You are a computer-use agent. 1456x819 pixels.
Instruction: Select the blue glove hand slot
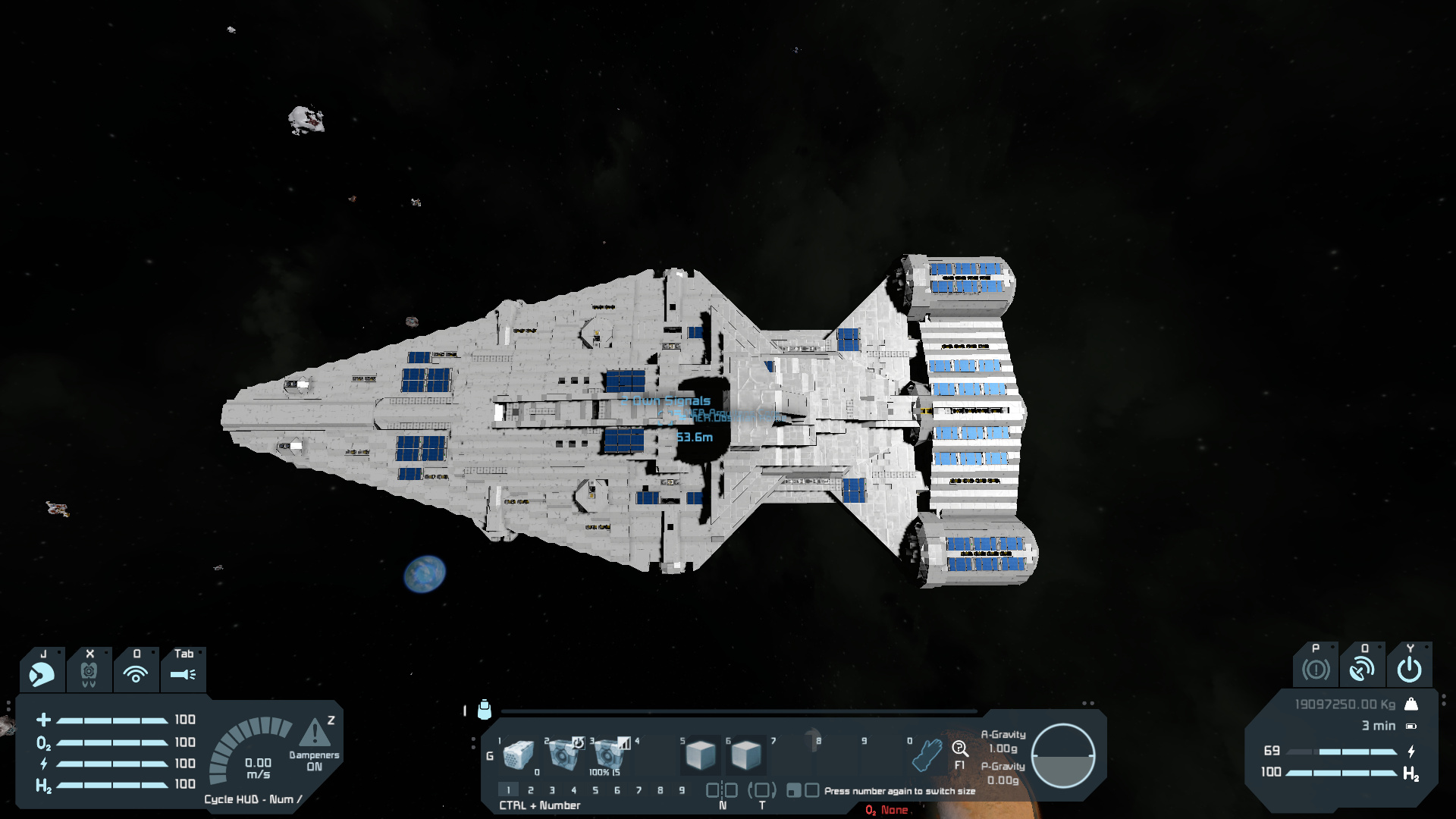coord(926,755)
